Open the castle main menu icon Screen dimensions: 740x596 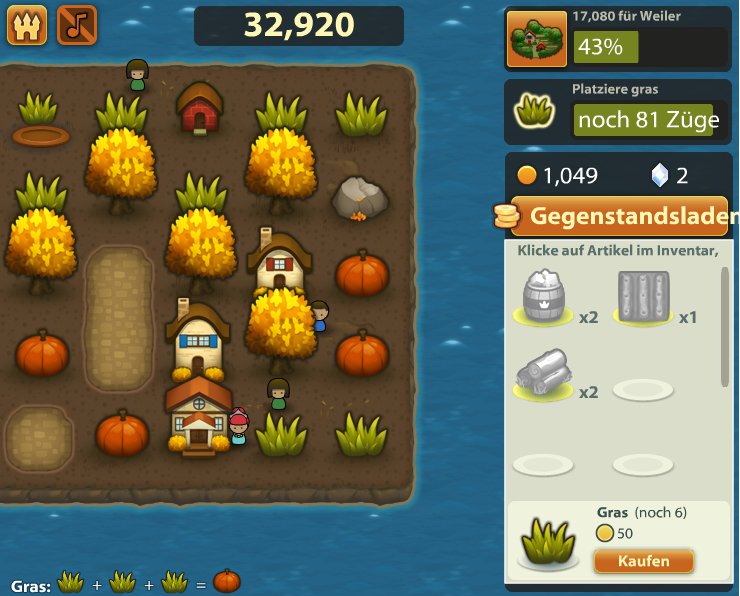click(26, 25)
